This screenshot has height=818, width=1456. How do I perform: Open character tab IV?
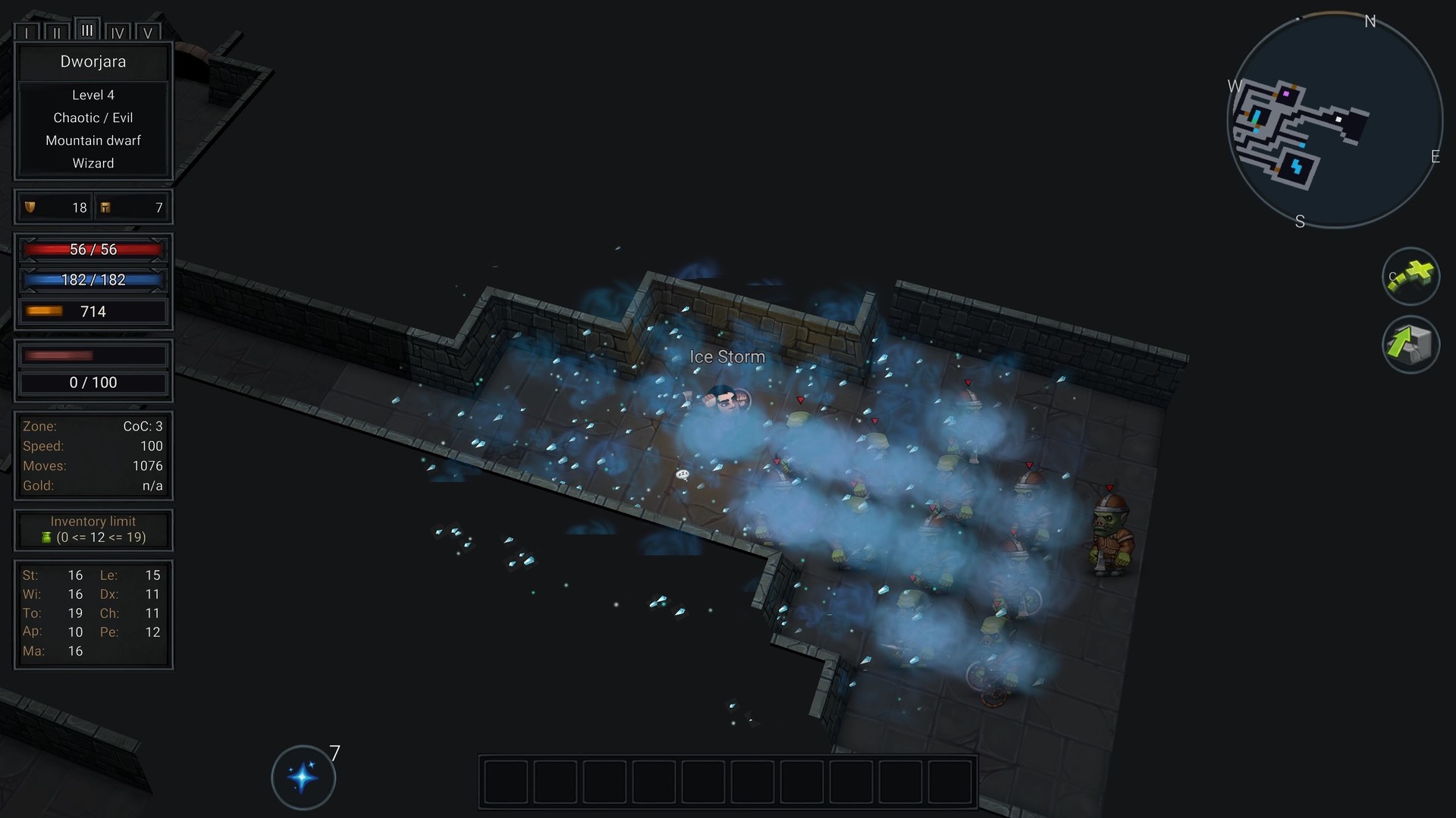pyautogui.click(x=118, y=33)
